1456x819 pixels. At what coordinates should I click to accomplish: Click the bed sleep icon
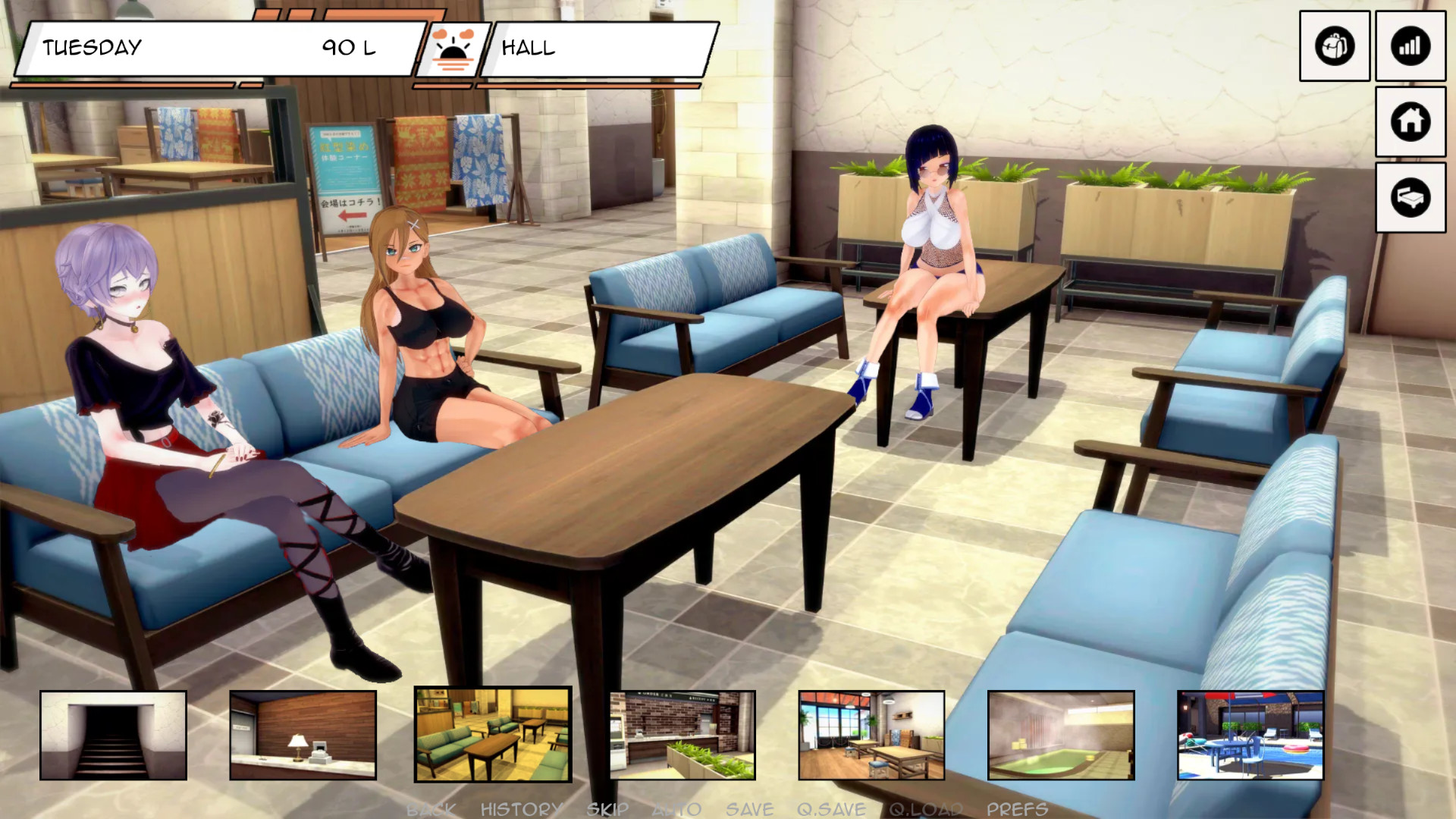coord(1410,197)
